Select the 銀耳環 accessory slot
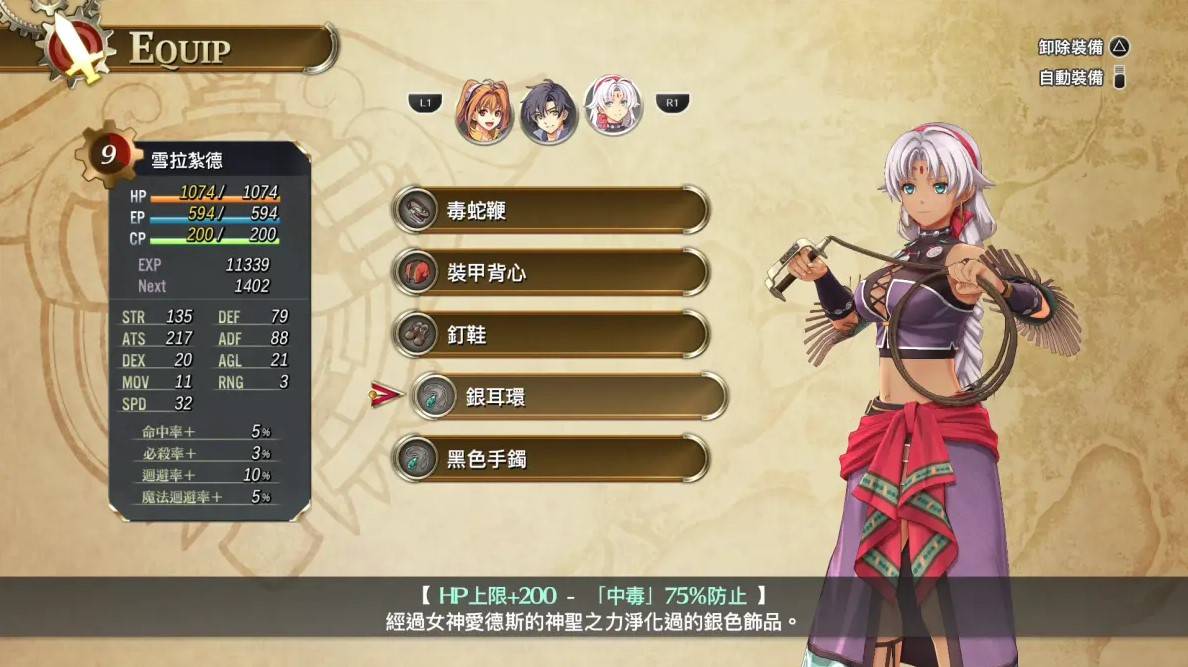This screenshot has width=1188, height=667. [x=568, y=397]
